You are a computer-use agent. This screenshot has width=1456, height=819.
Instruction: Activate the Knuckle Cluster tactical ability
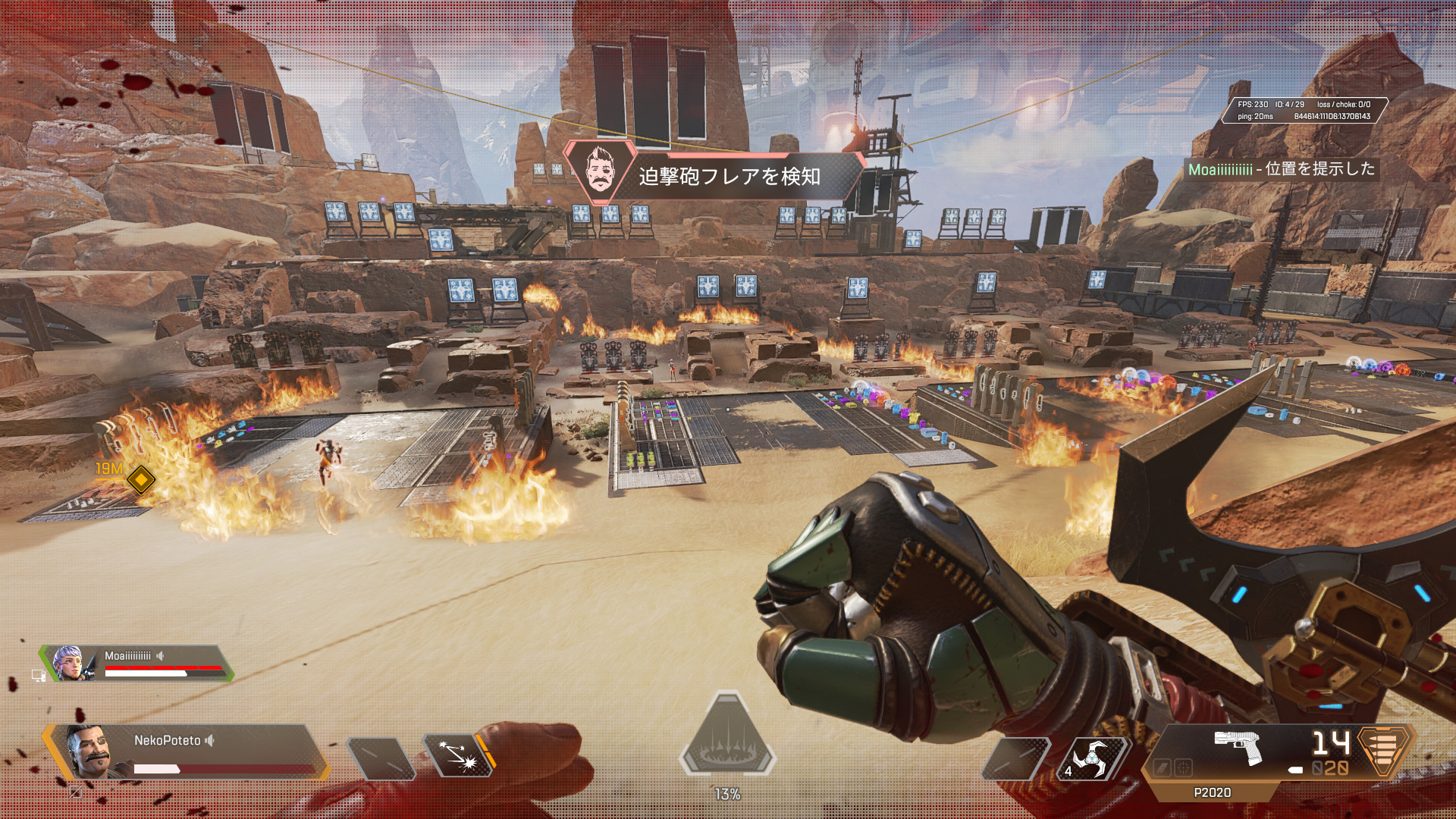pyautogui.click(x=458, y=757)
